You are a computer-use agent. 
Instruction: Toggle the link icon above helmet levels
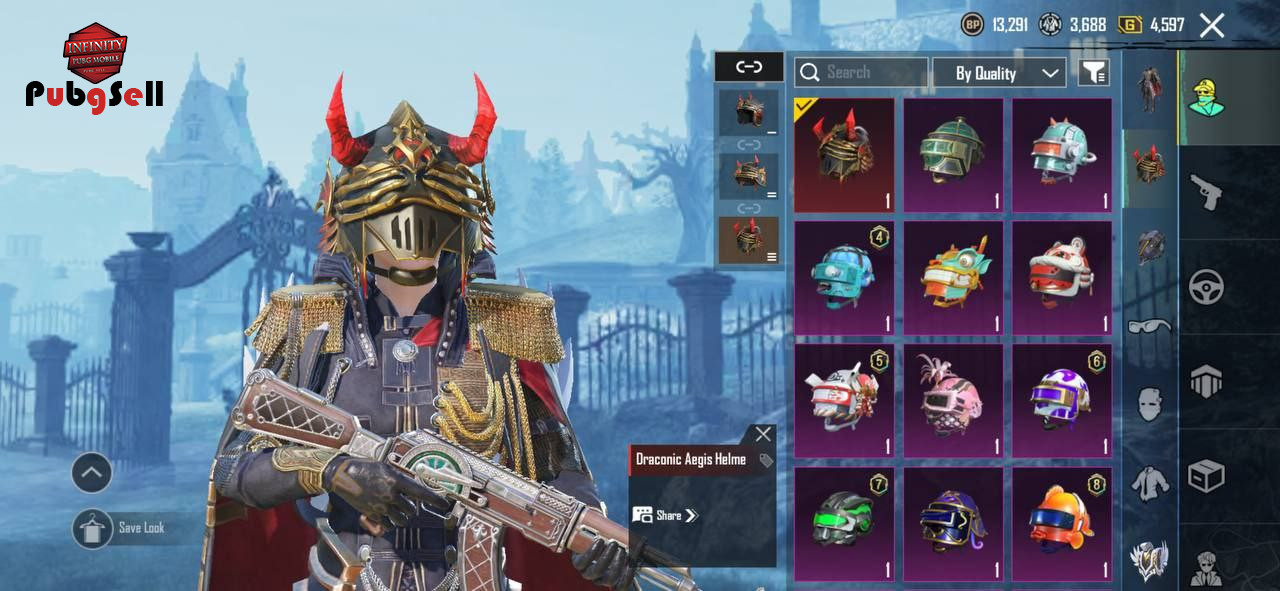tap(749, 67)
